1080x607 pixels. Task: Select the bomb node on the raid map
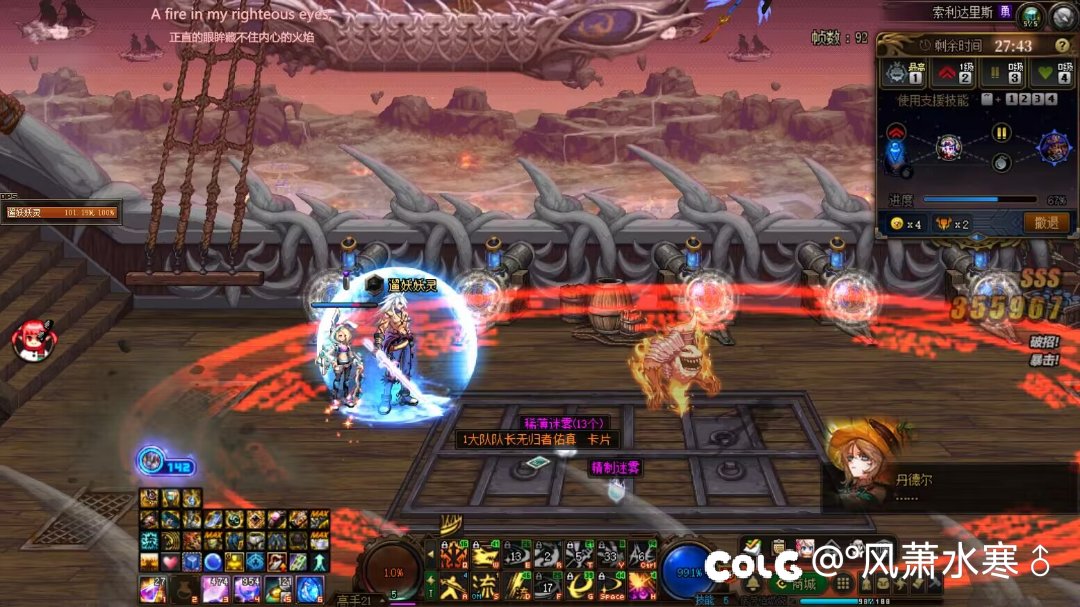(999, 163)
